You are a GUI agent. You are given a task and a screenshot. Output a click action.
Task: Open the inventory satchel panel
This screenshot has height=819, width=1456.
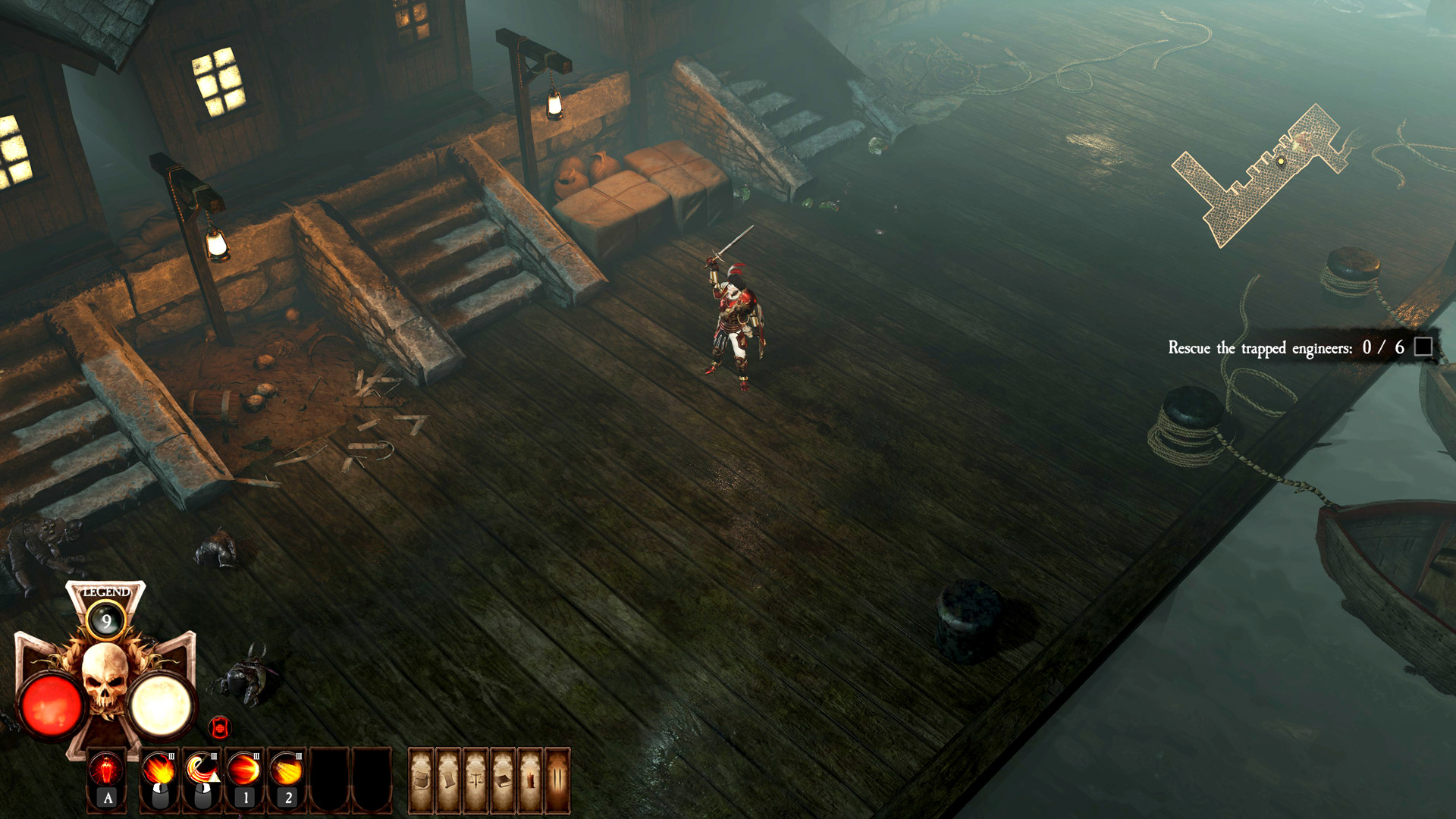tap(422, 780)
